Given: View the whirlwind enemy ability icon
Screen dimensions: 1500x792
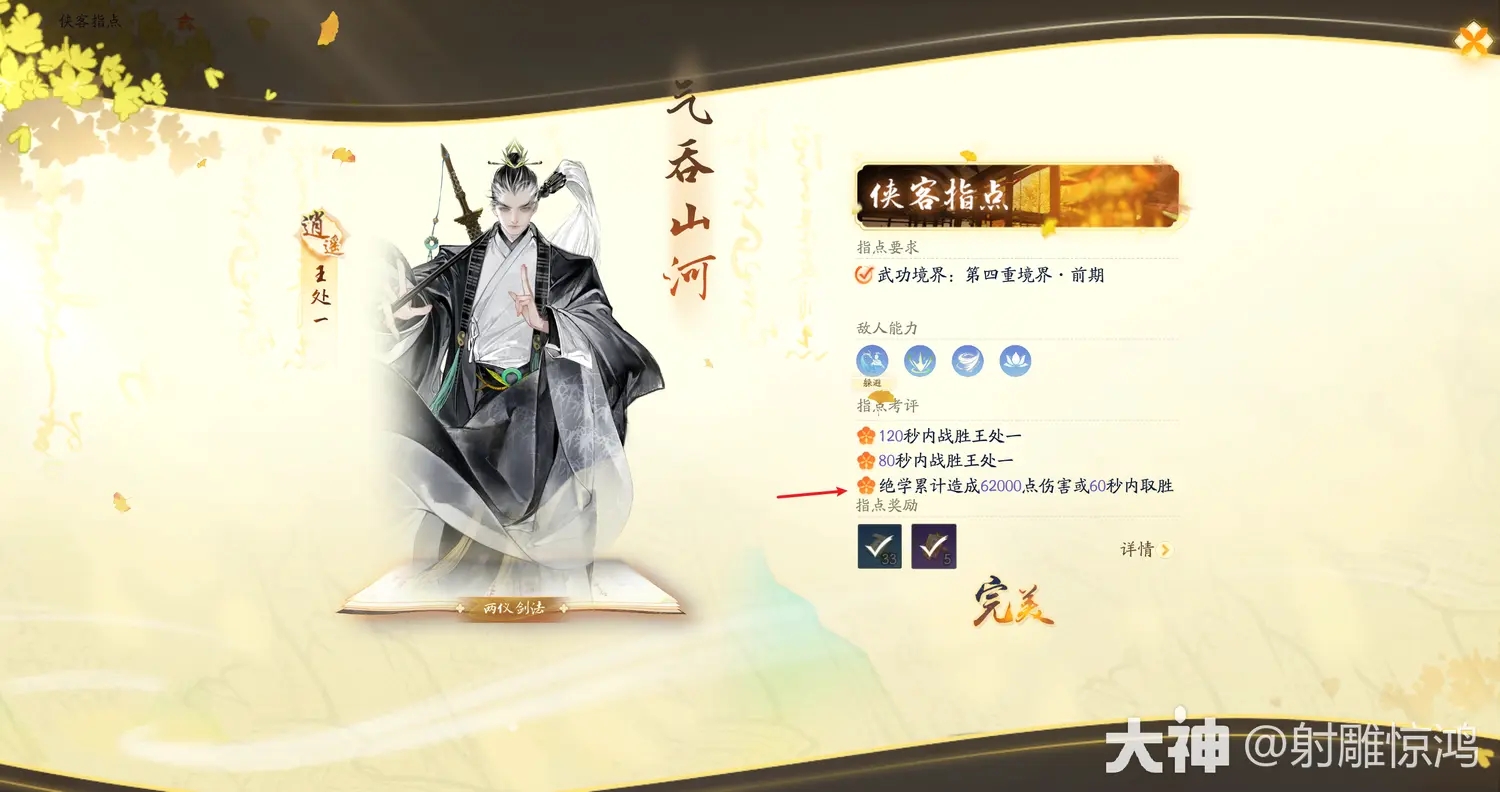Looking at the screenshot, I should 967,361.
